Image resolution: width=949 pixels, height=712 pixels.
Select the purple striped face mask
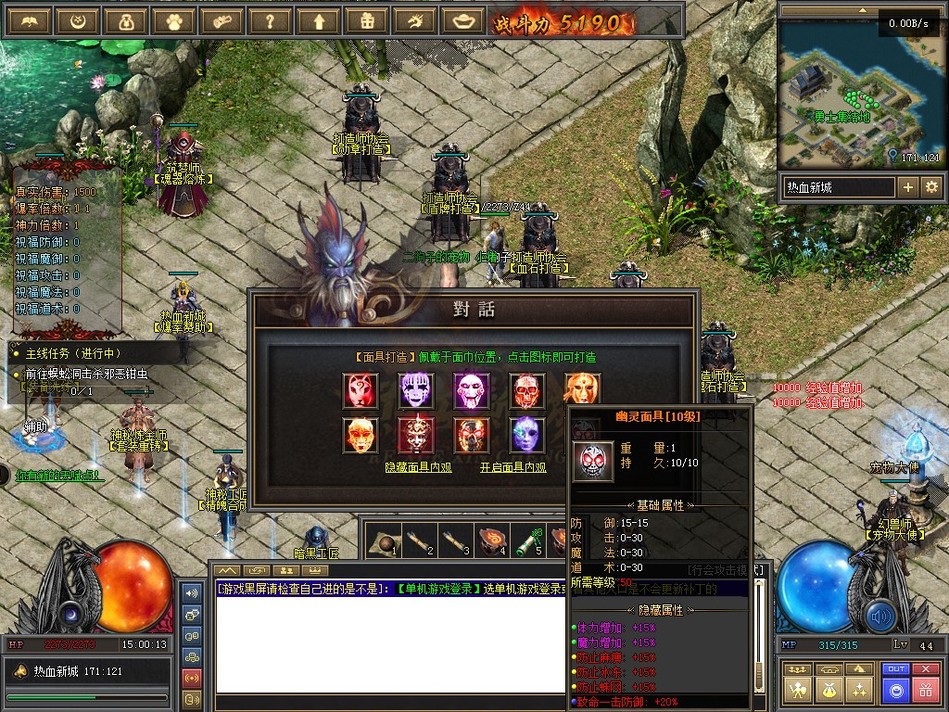click(415, 391)
